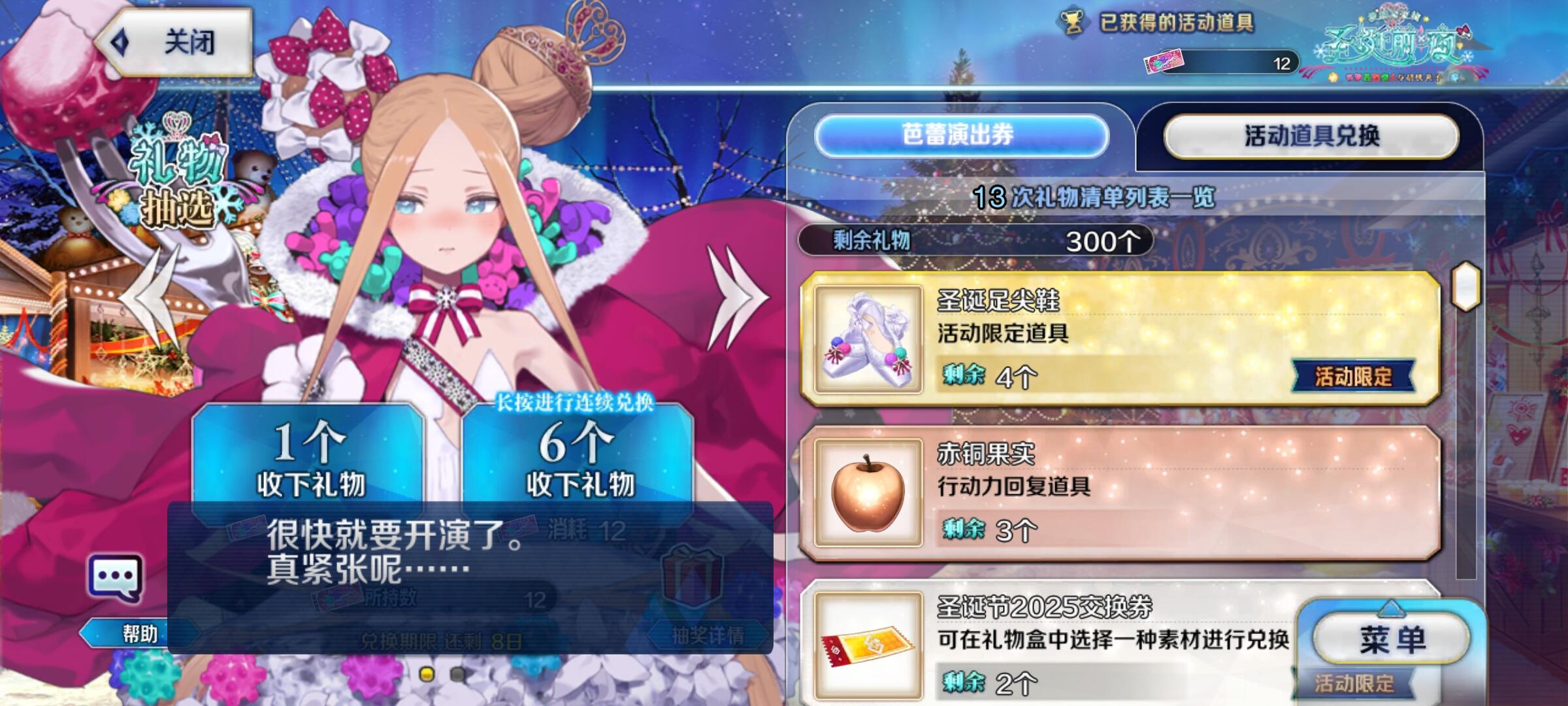Switch to the 芭蕾演出券 tab
Image resolution: width=1568 pixels, height=706 pixels.
pyautogui.click(x=960, y=135)
